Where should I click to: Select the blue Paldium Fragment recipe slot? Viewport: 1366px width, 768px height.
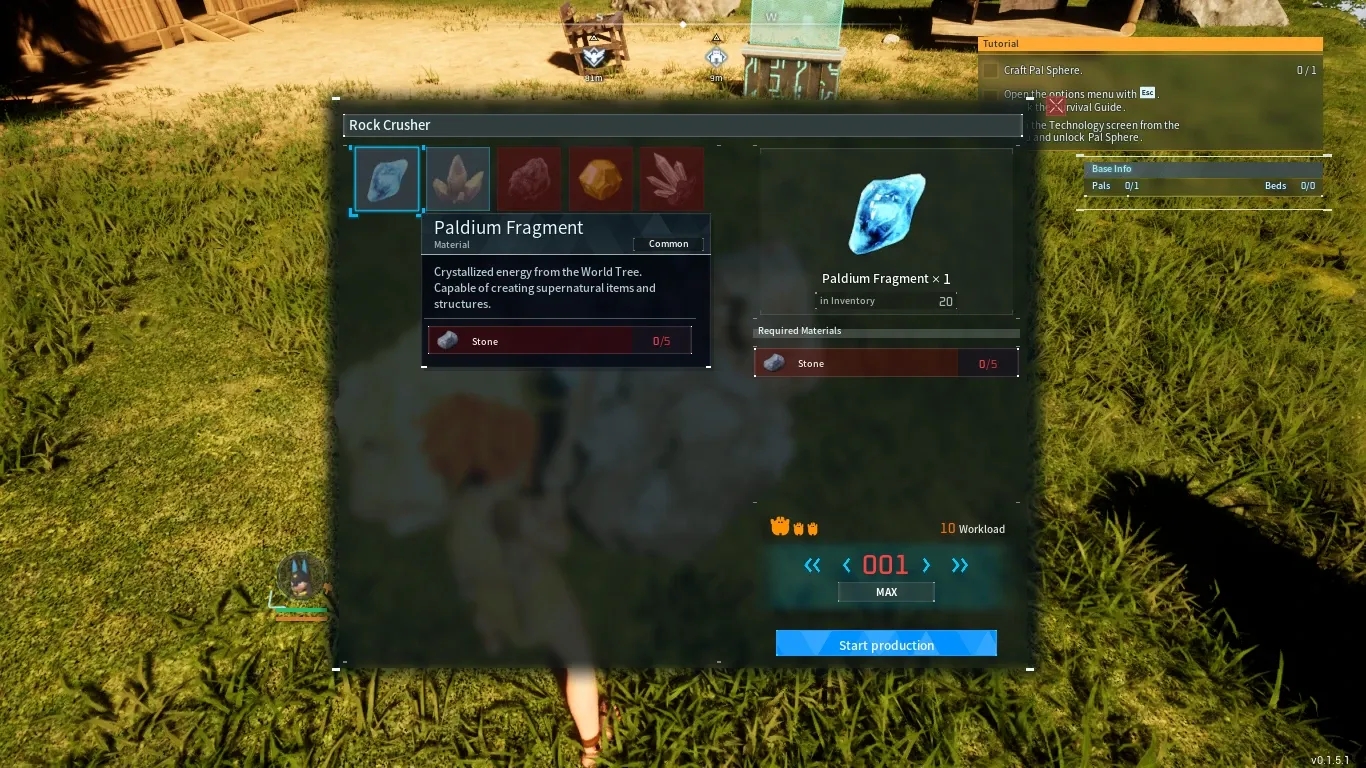[x=387, y=180]
